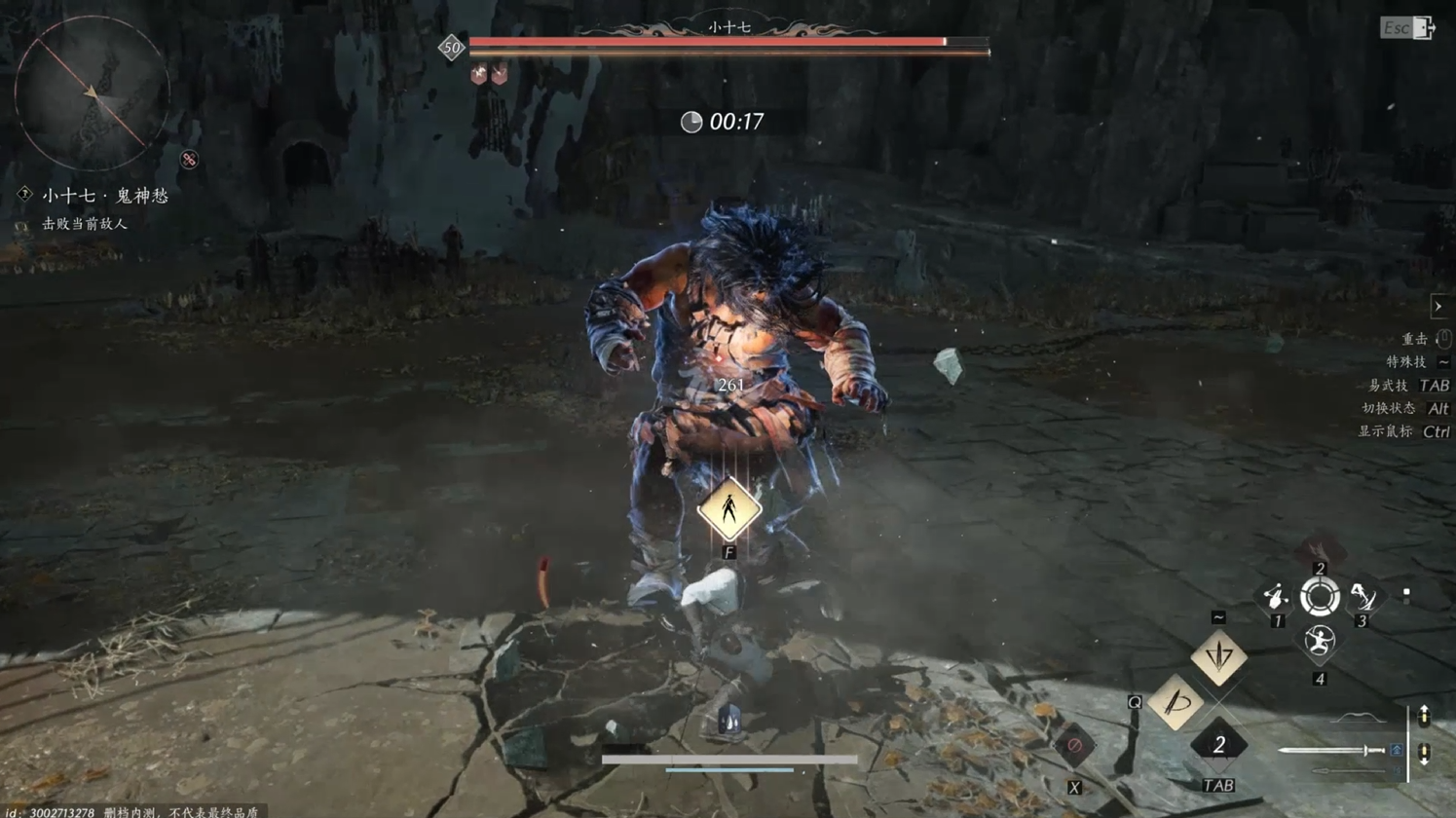The height and width of the screenshot is (818, 1456).
Task: Activate the segmented ring skill in slot 2
Action: (1320, 597)
